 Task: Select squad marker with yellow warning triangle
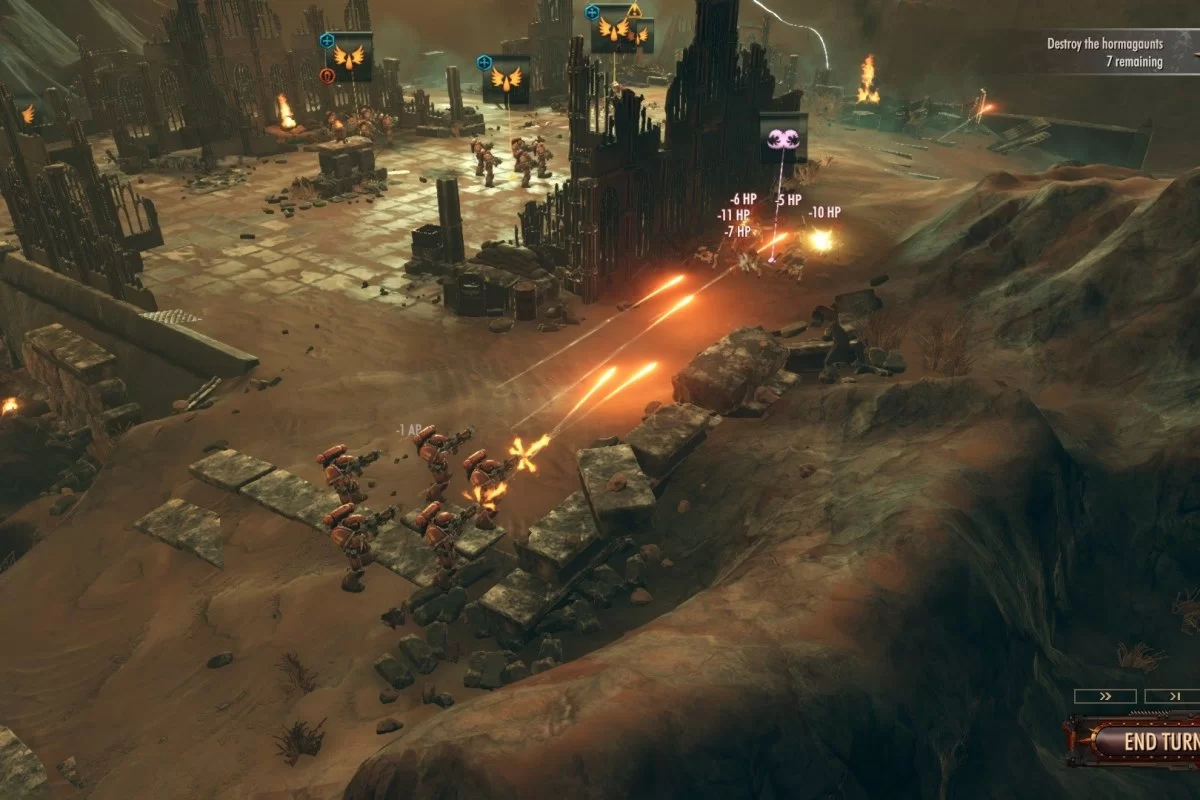point(613,29)
